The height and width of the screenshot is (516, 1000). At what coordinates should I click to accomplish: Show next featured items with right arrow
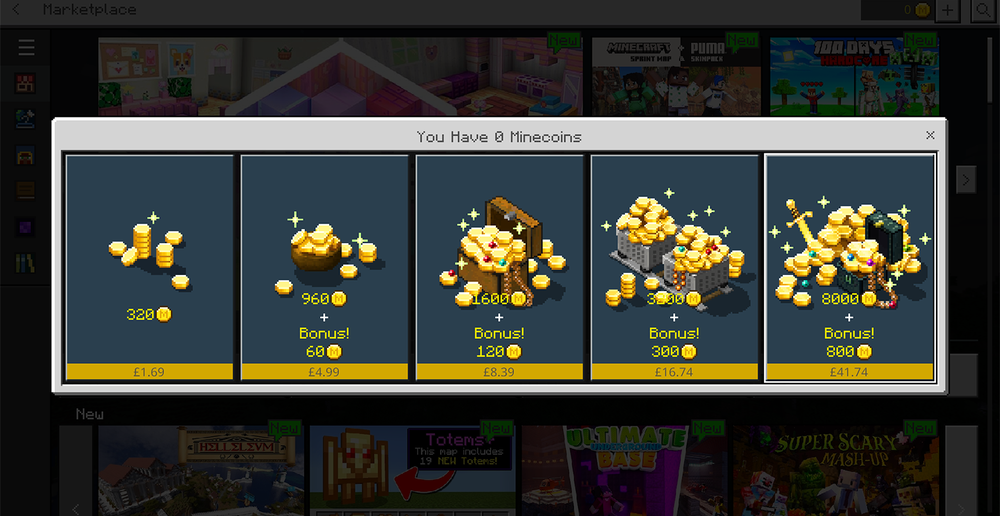pyautogui.click(x=965, y=179)
